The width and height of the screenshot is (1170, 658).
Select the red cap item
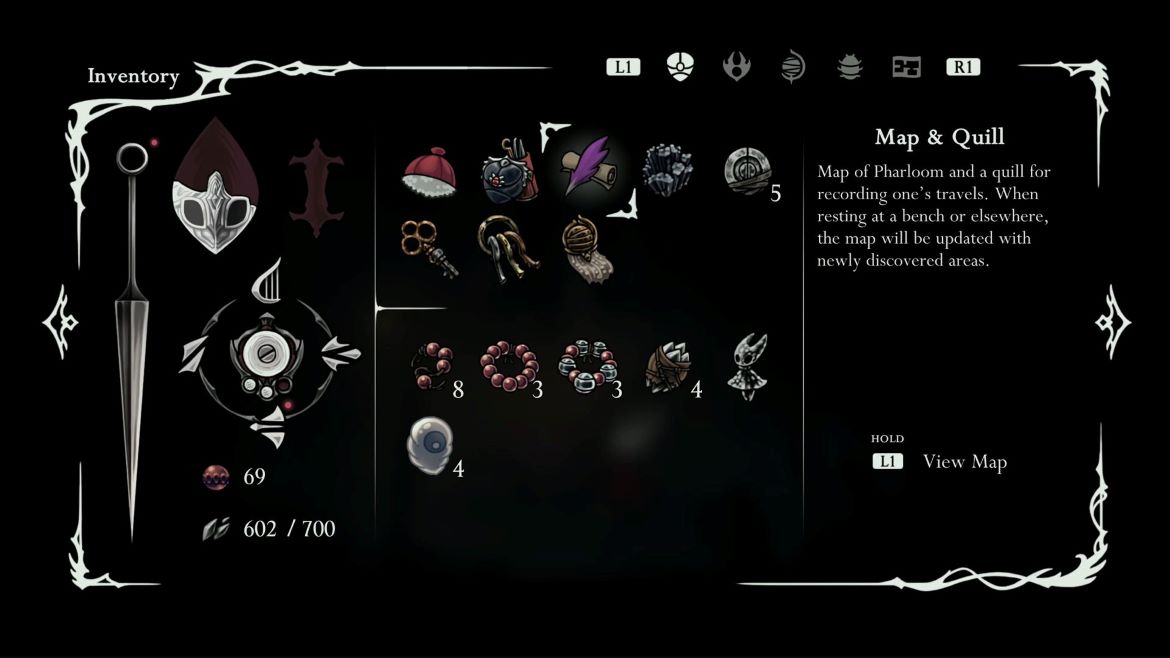(429, 171)
